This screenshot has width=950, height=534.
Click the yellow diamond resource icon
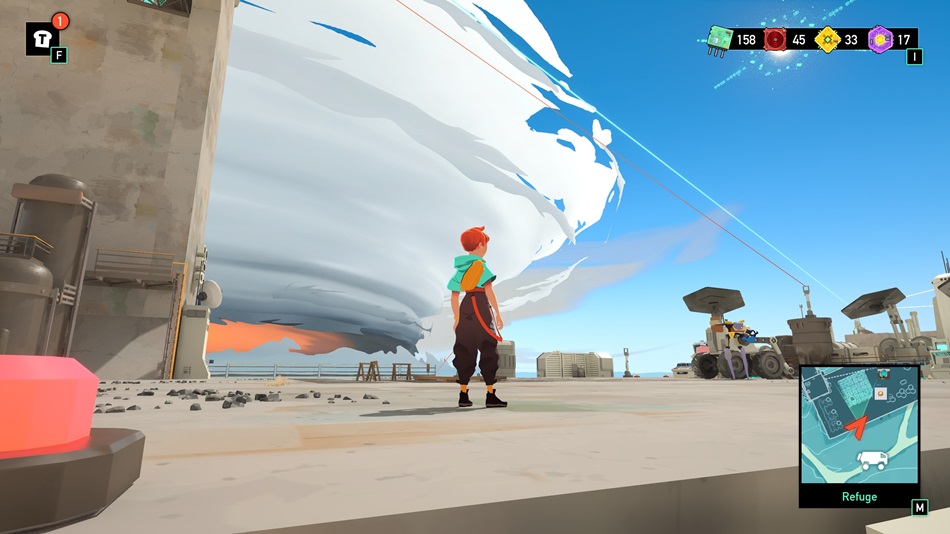(x=827, y=39)
